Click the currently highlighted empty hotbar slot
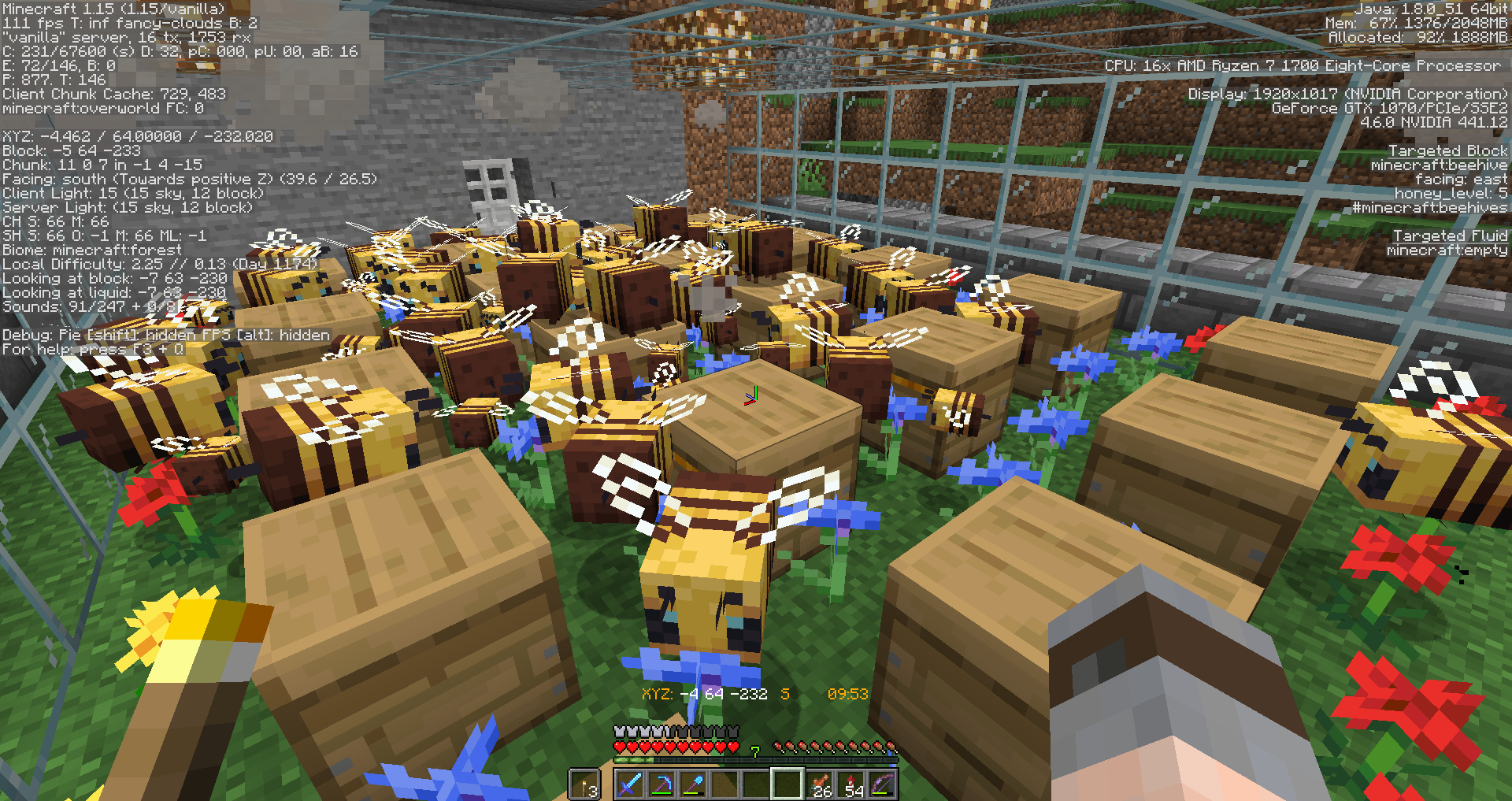Image resolution: width=1512 pixels, height=801 pixels. click(x=786, y=785)
